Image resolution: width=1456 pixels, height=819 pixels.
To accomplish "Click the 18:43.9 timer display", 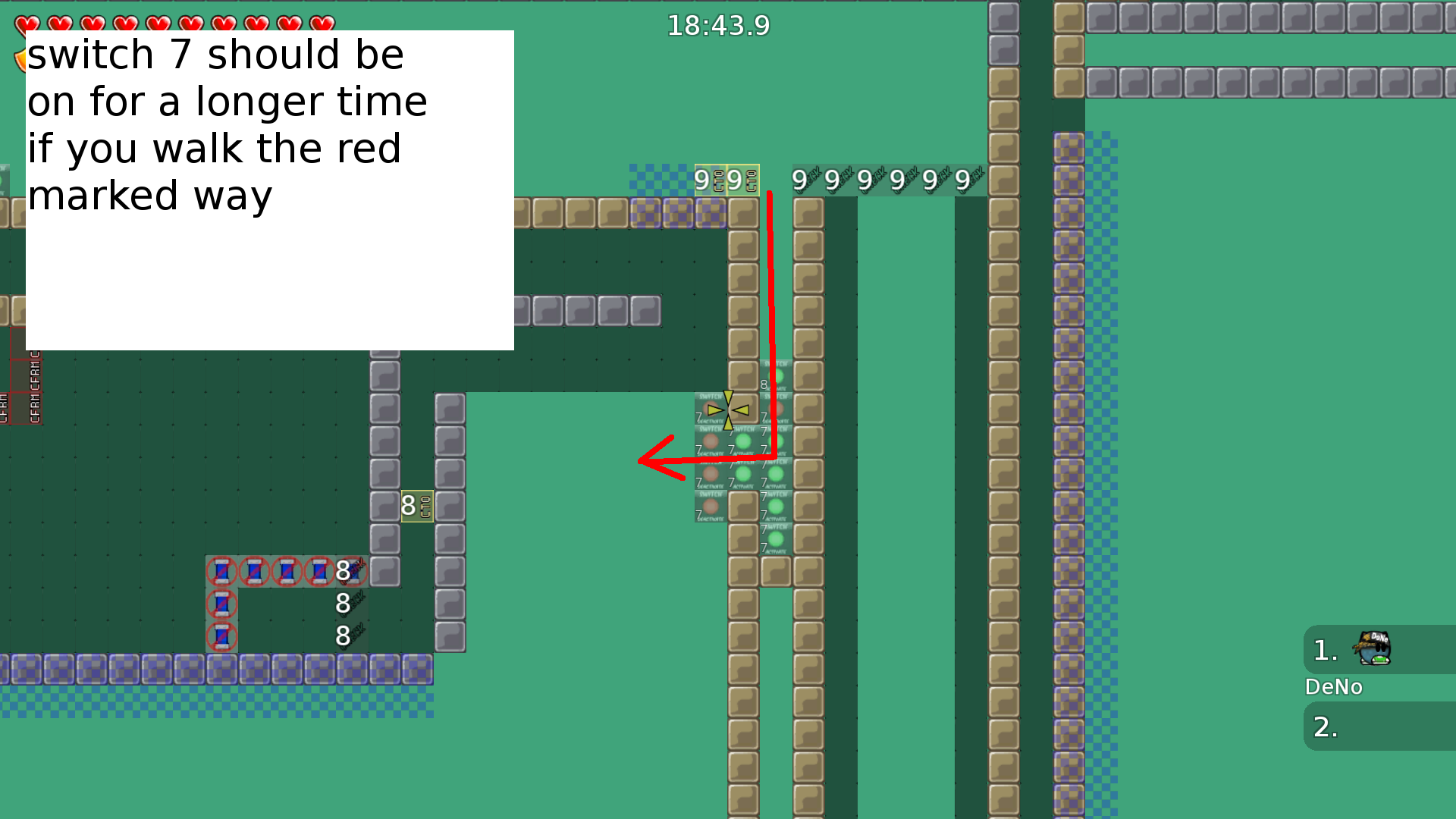I will click(717, 25).
